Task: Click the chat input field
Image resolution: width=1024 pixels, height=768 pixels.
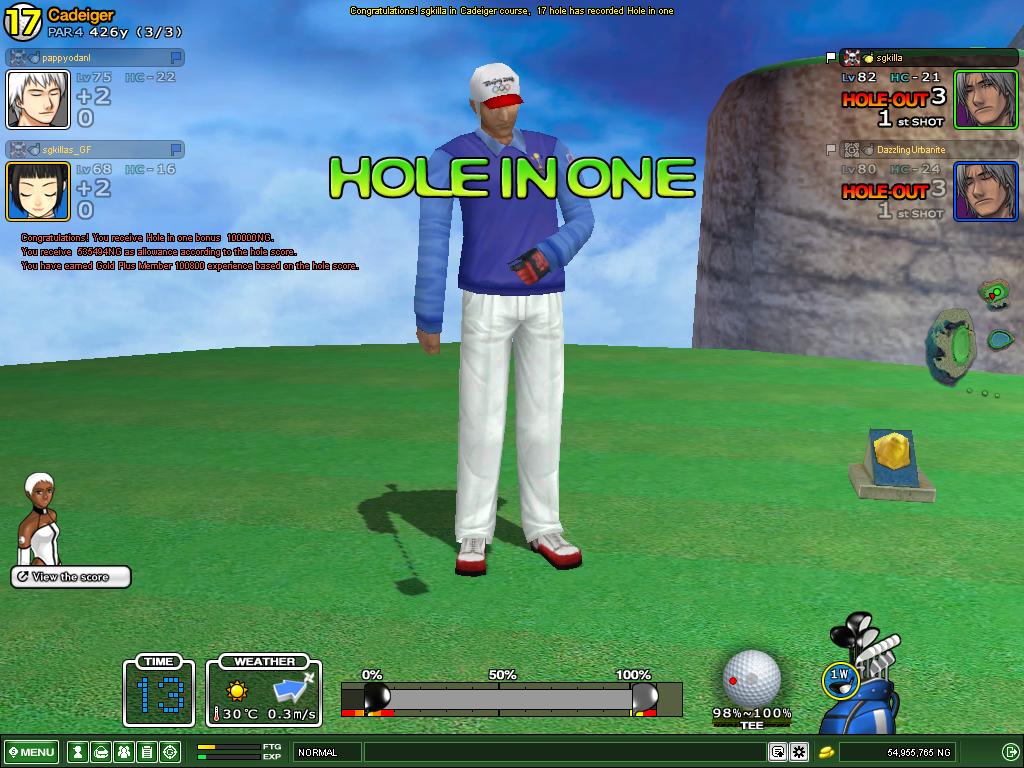Action: (x=565, y=752)
